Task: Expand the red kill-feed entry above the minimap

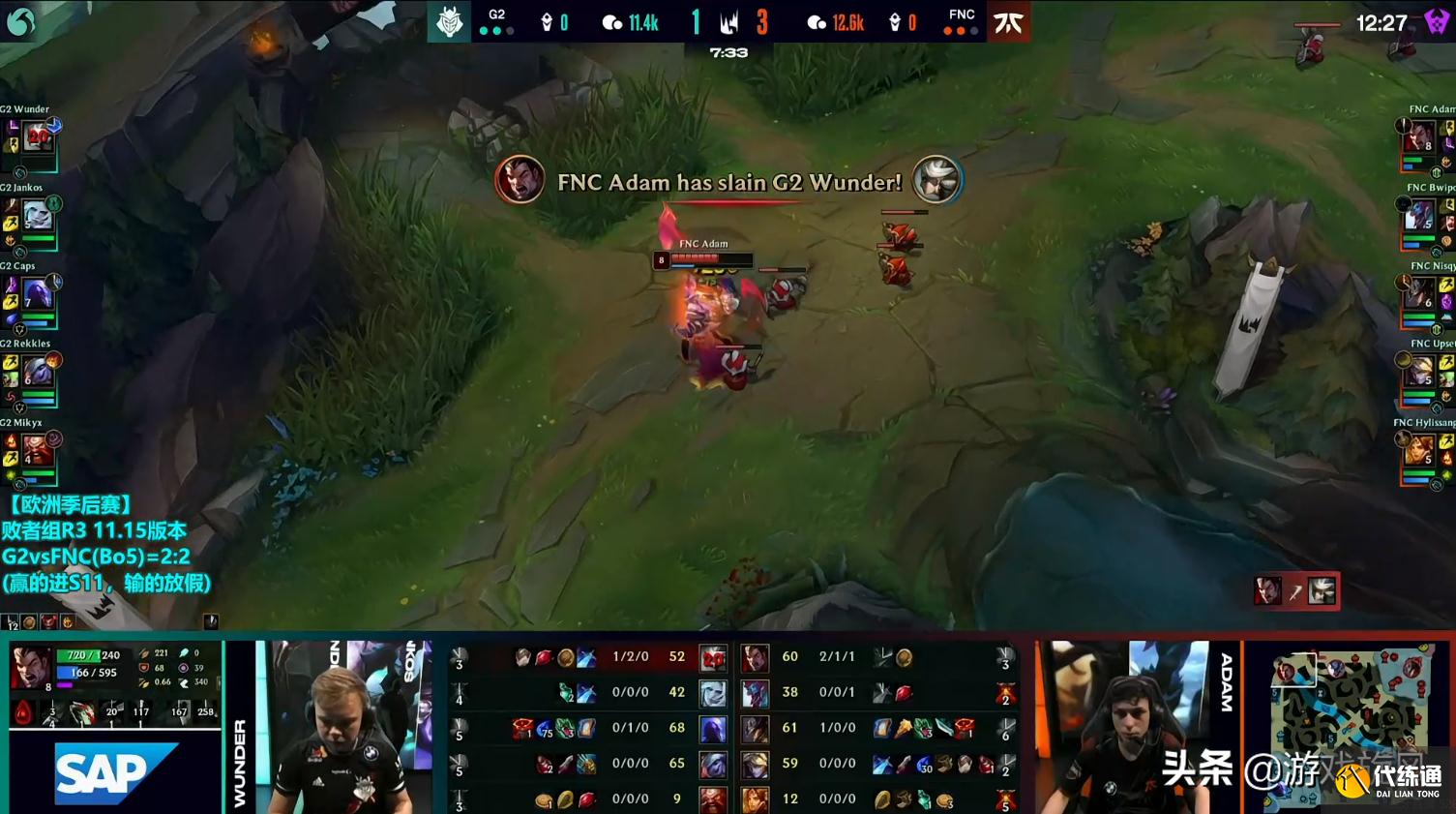Action: pyautogui.click(x=1296, y=590)
